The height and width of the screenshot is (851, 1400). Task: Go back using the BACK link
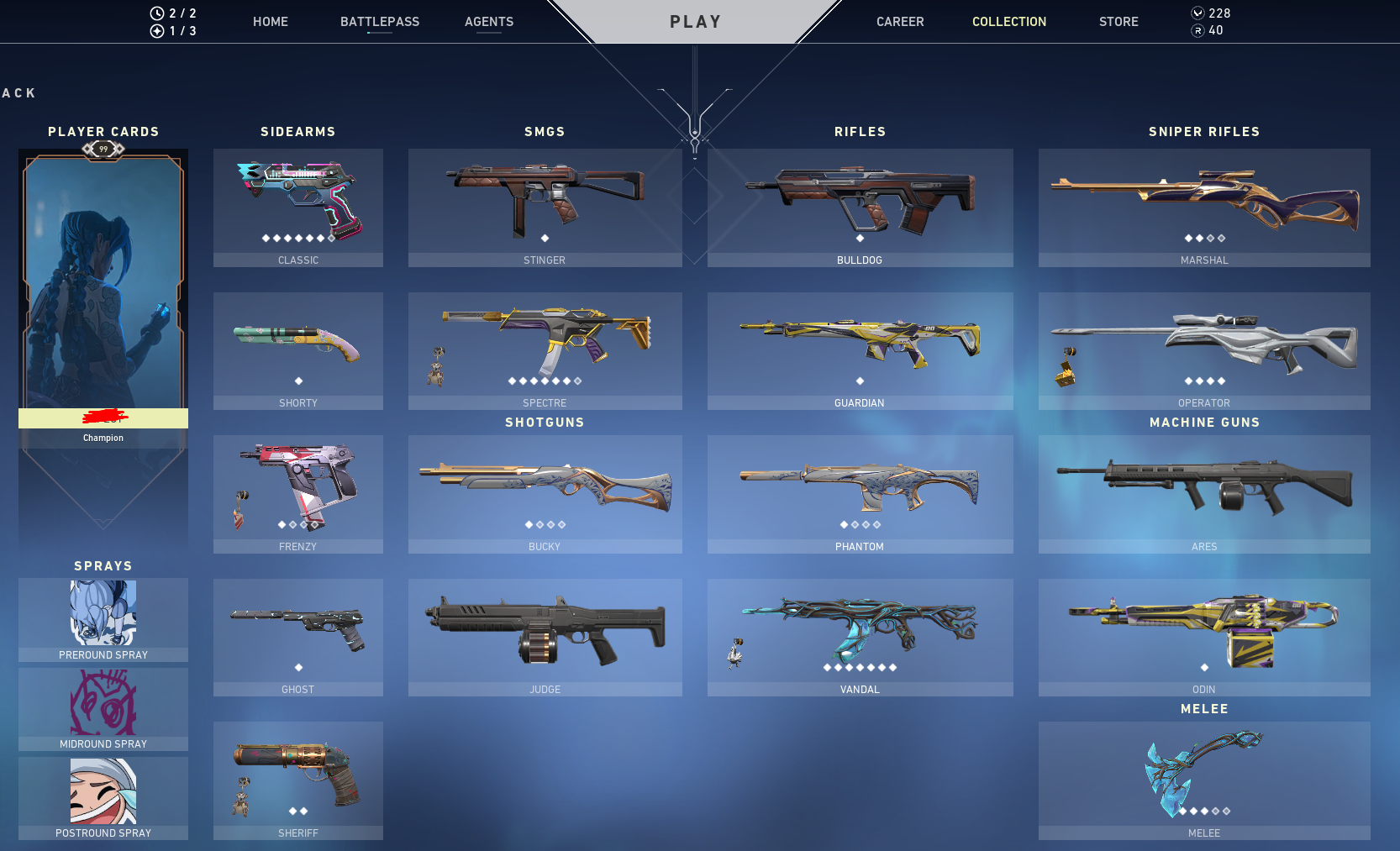pyautogui.click(x=17, y=92)
